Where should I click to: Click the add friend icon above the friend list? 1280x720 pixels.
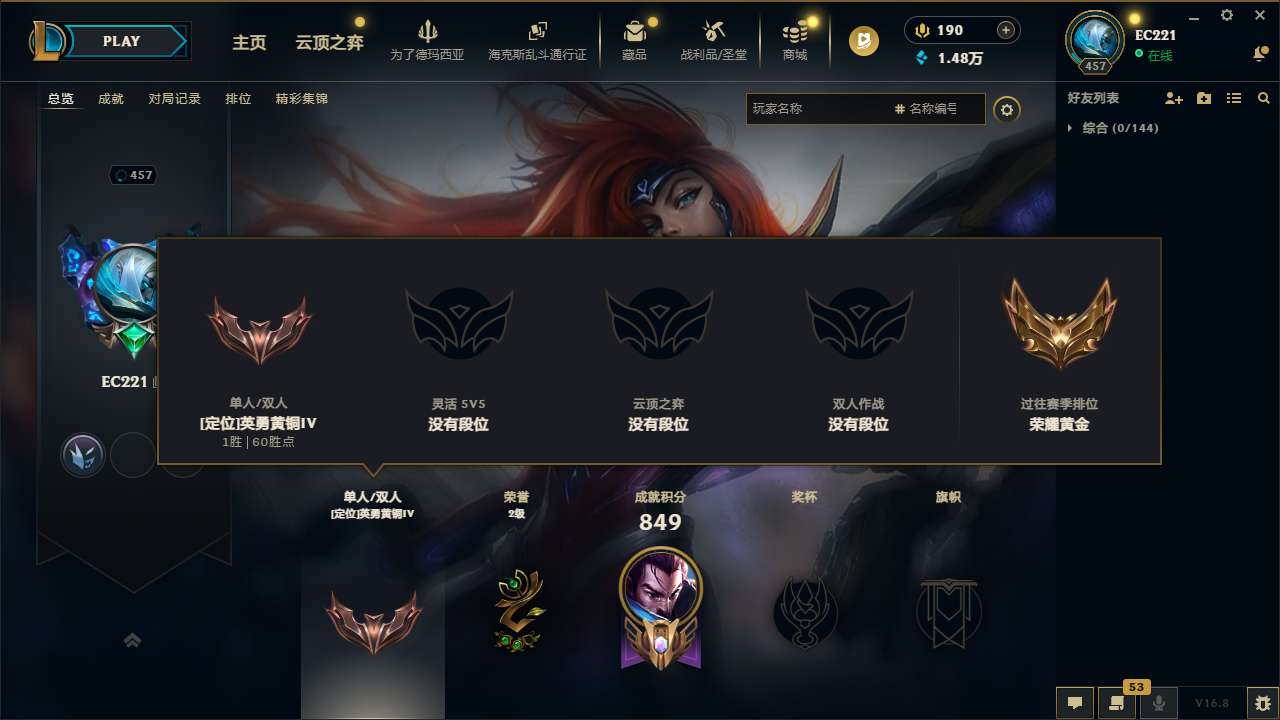point(1174,98)
